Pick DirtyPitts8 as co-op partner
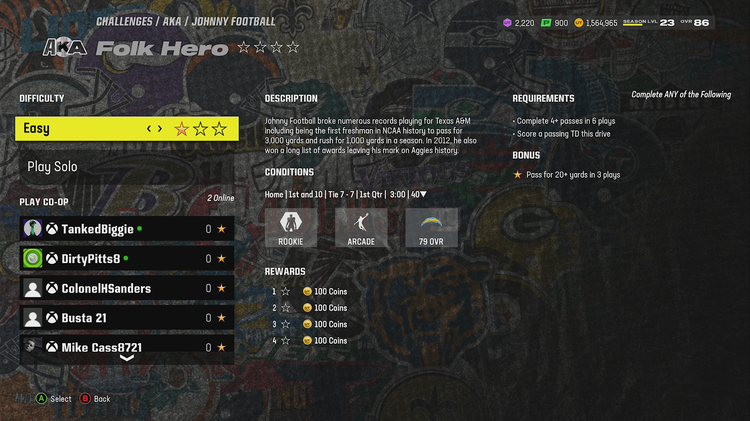The image size is (750, 421). [127, 259]
